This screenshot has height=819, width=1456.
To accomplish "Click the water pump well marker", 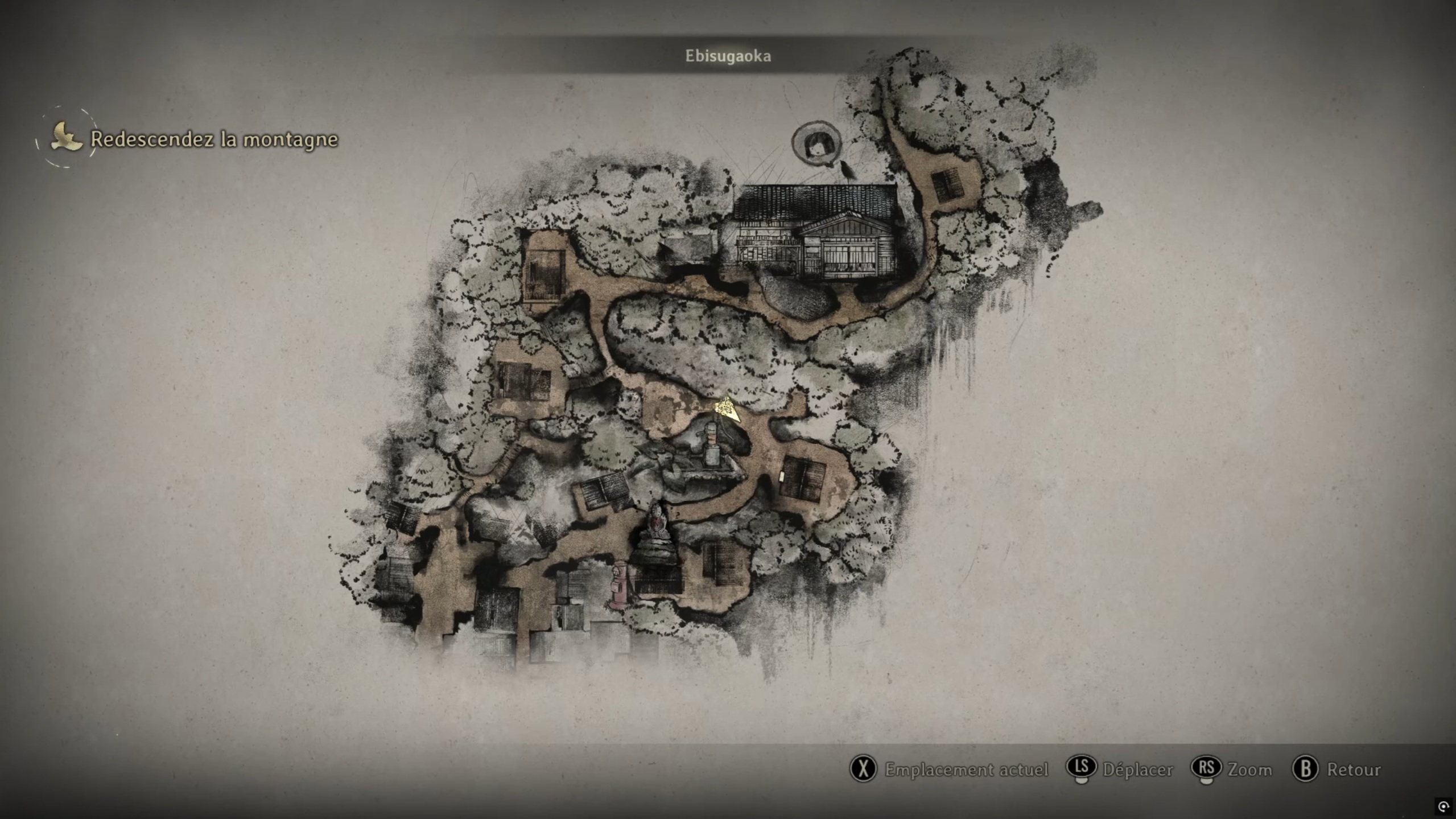I will point(711,447).
